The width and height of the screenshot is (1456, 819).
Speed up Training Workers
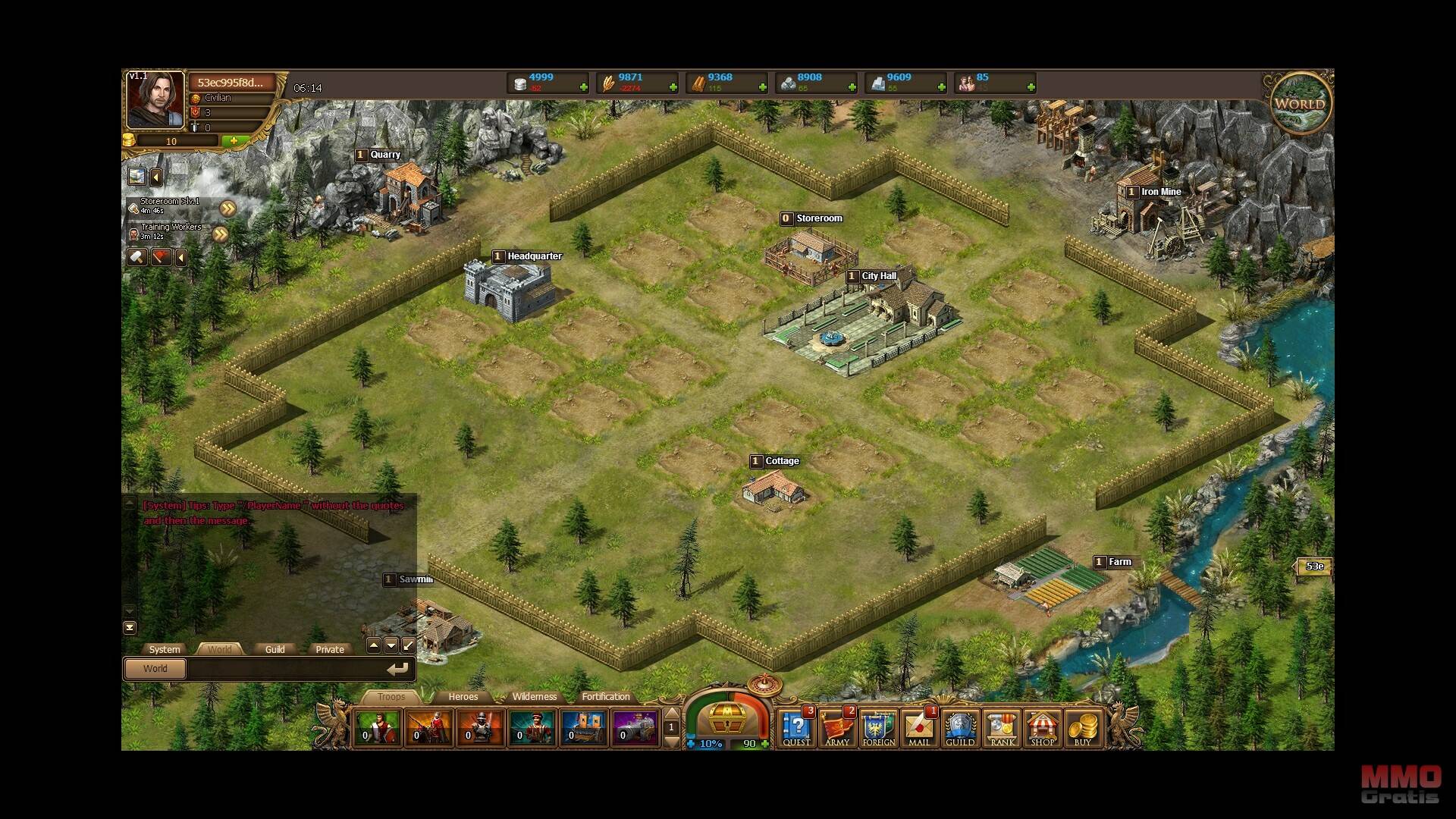(220, 234)
